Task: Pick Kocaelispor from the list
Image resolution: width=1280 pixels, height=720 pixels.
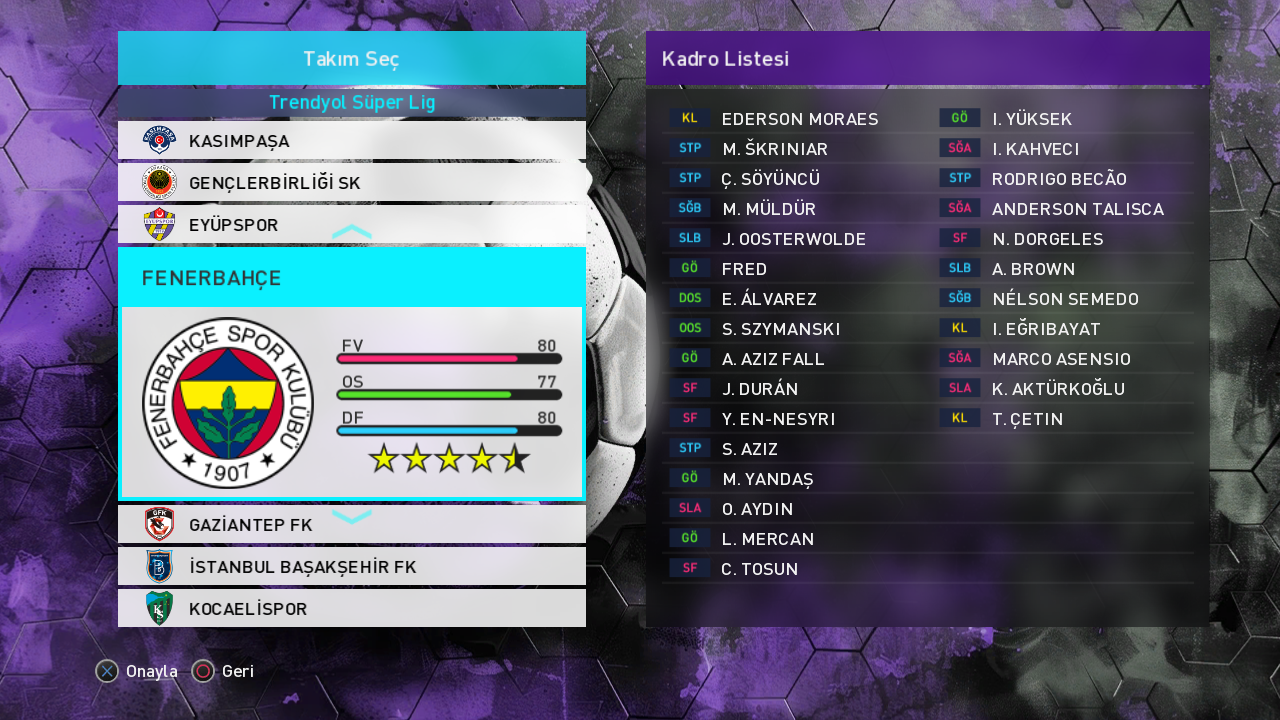Action: click(x=351, y=609)
